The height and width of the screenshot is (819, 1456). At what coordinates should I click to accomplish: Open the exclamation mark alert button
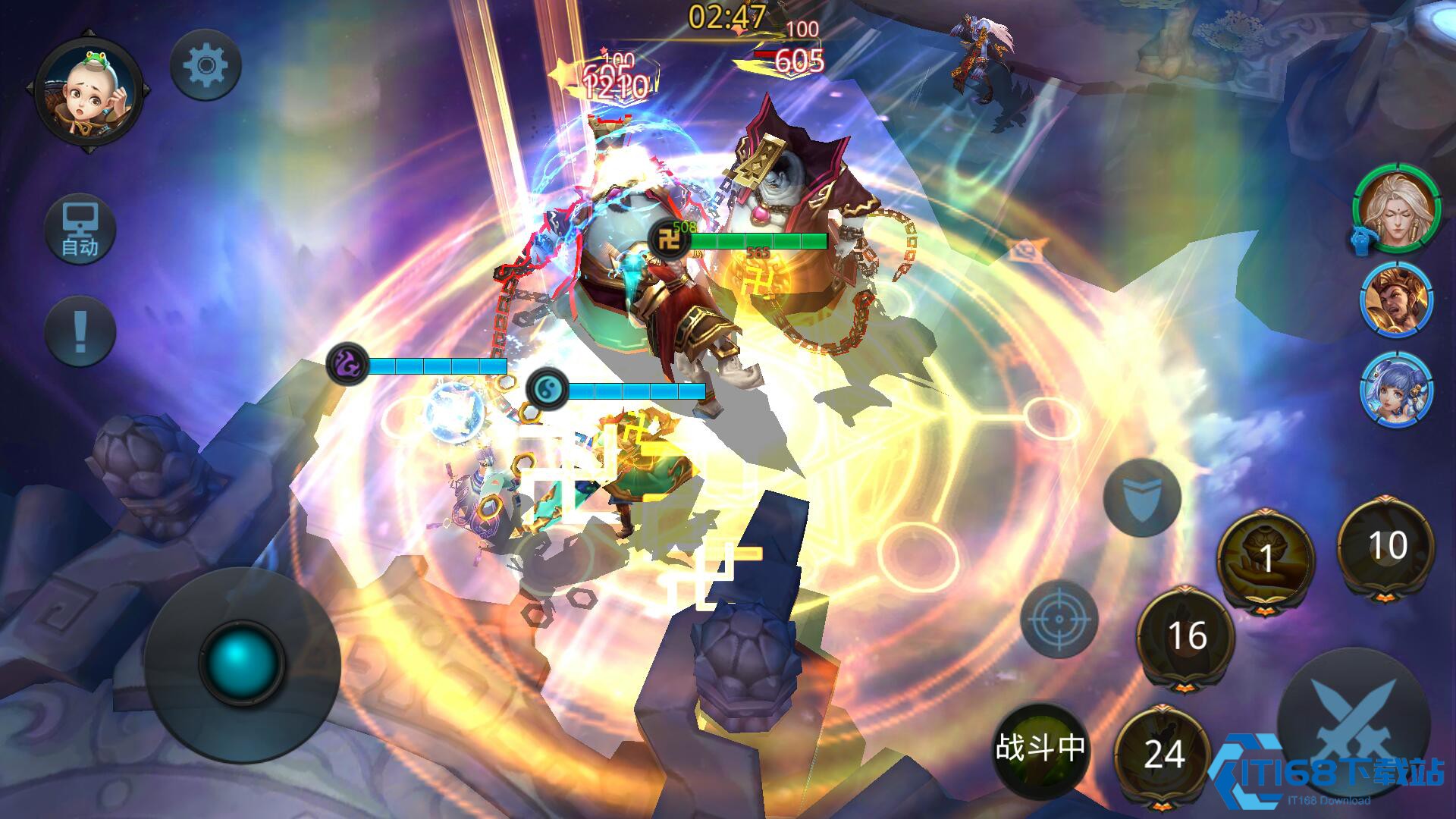80,331
